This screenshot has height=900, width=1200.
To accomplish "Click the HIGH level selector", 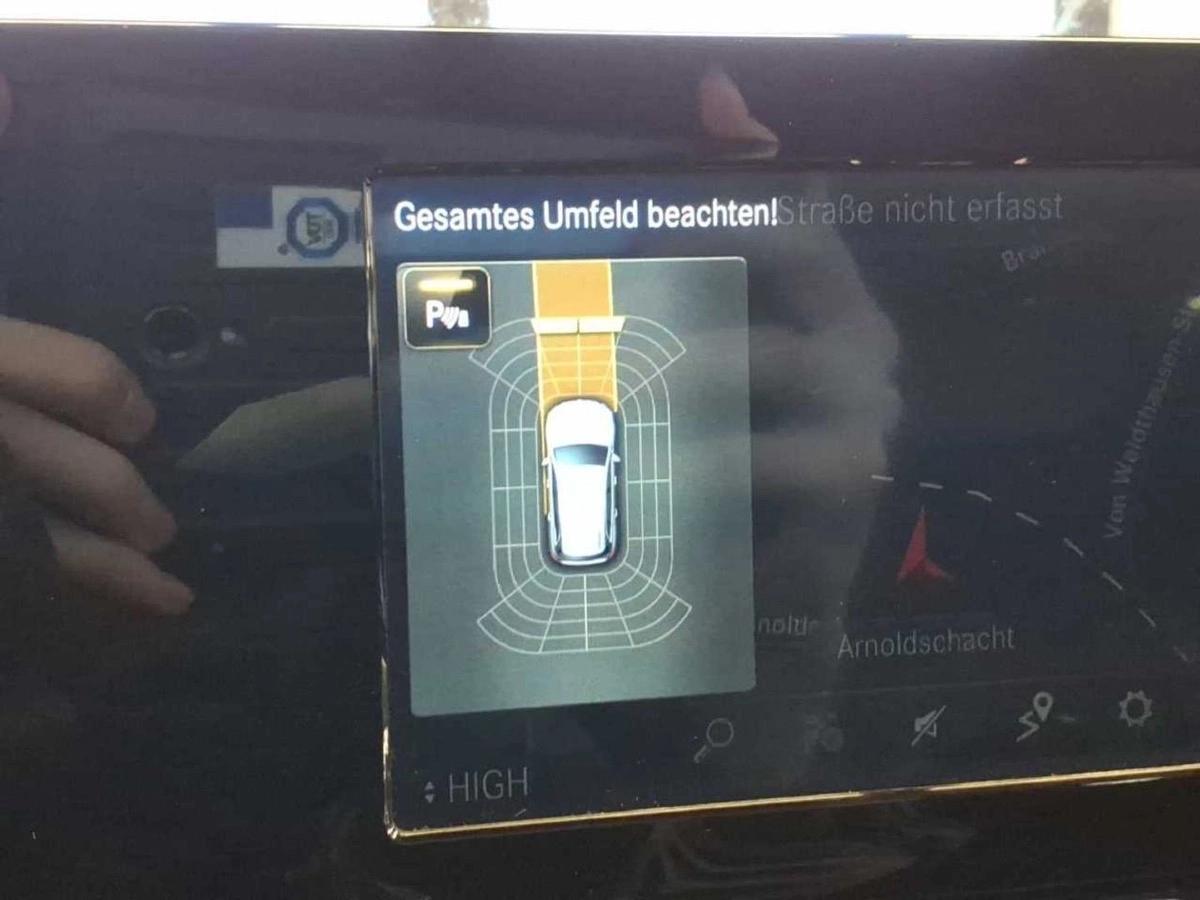I will pos(476,788).
